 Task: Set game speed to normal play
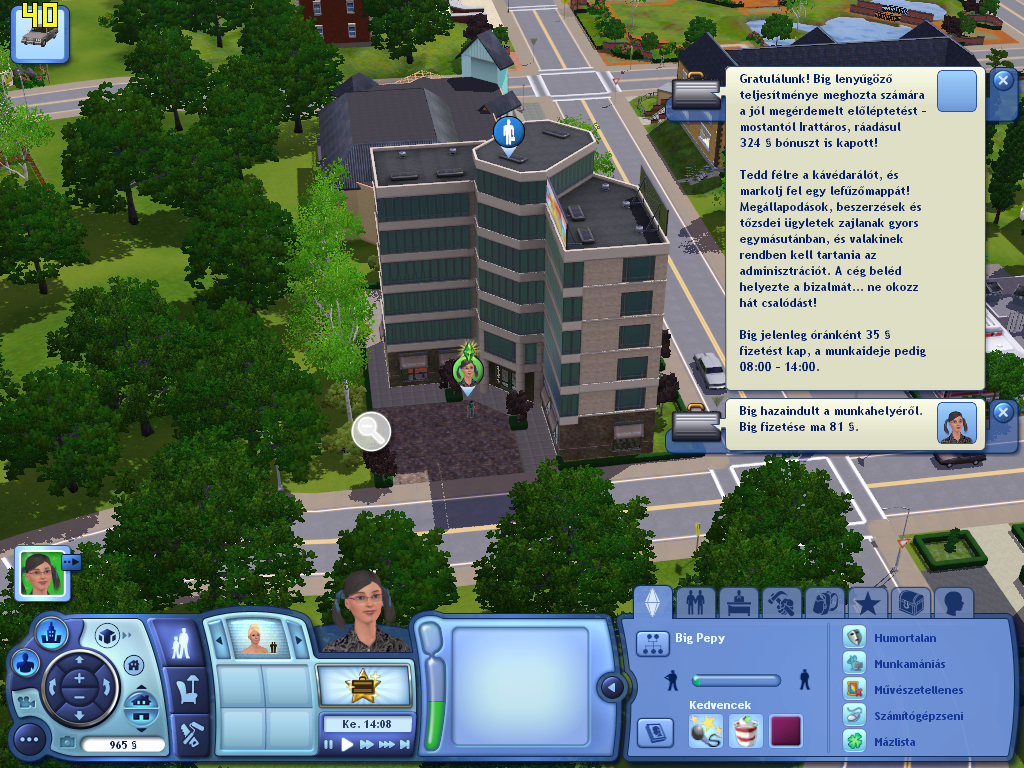(x=348, y=744)
